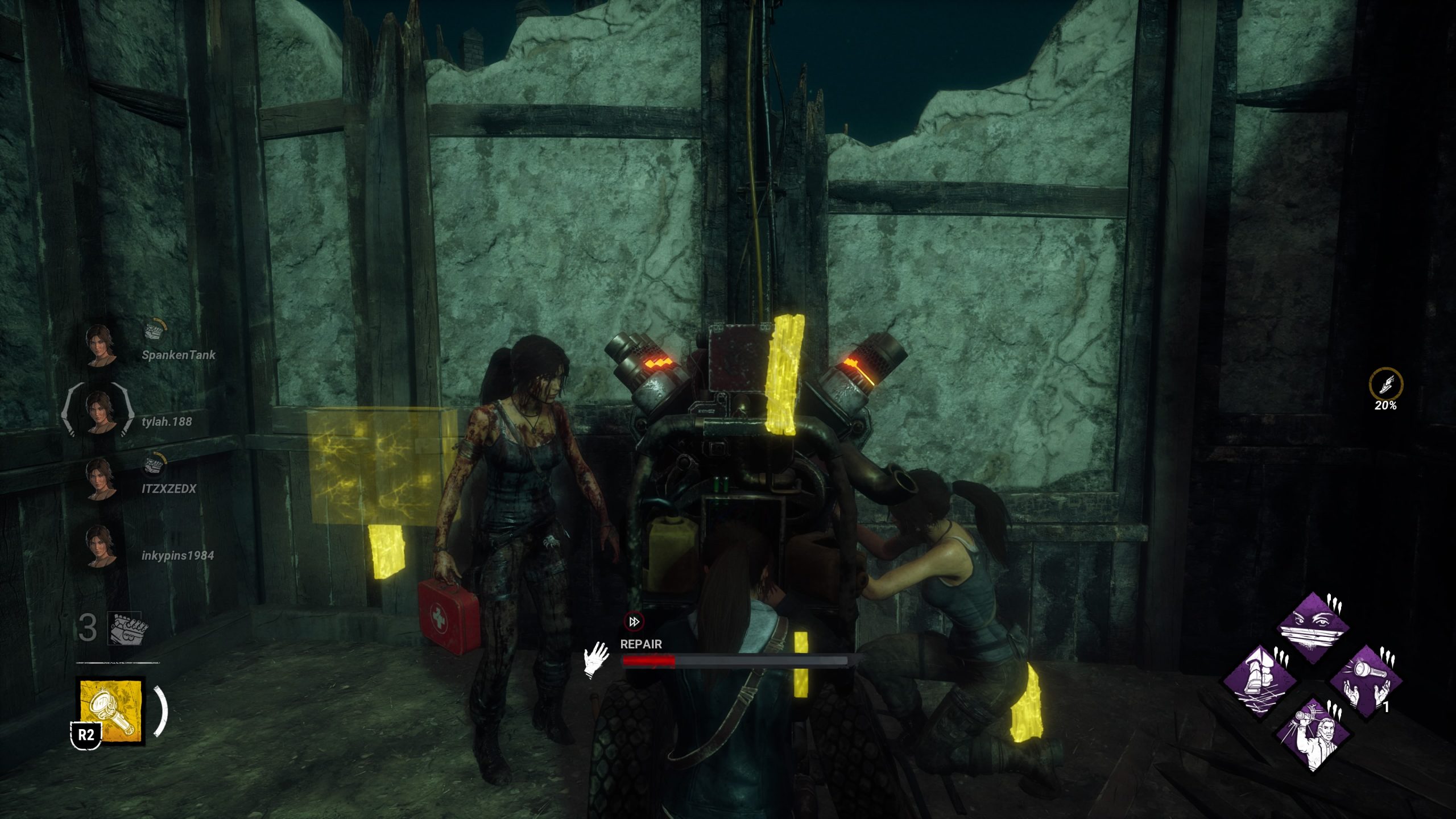Click the man raising flashlight perk icon
Screen dimensions: 1456x819
pos(1313,735)
